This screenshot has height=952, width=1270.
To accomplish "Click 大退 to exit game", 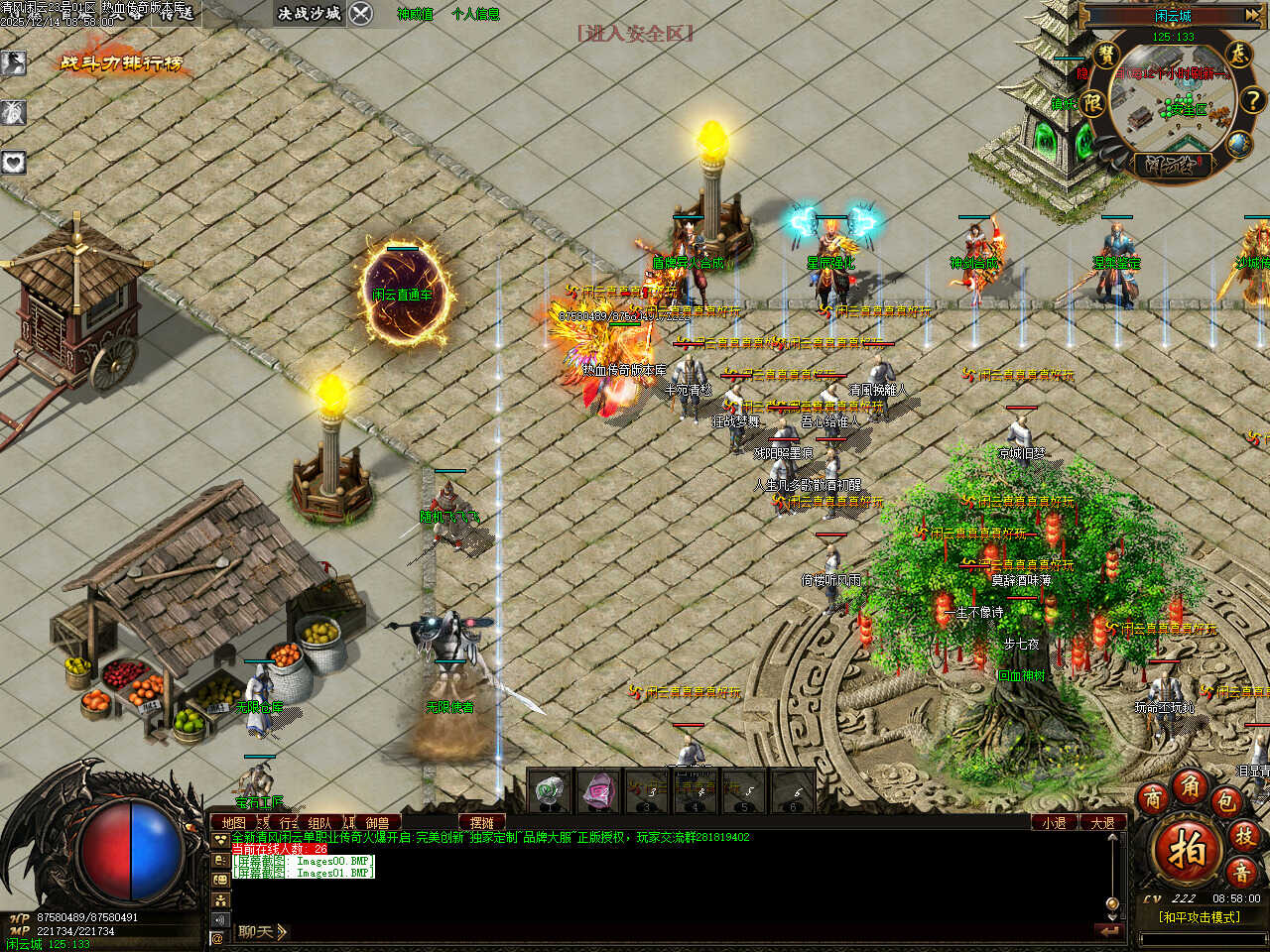I will pyautogui.click(x=1102, y=822).
